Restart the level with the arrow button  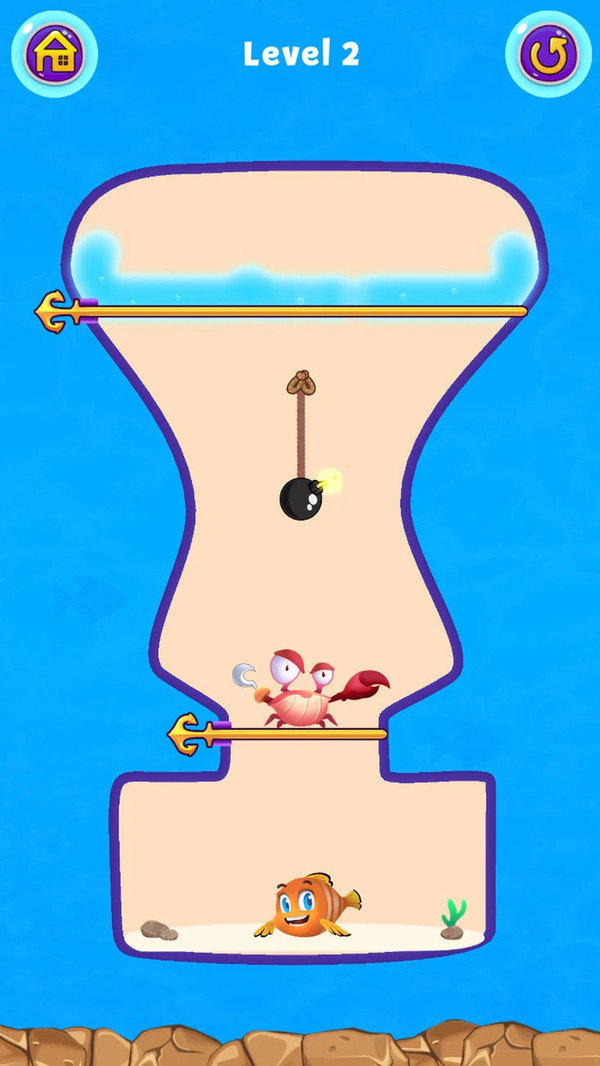(x=546, y=54)
